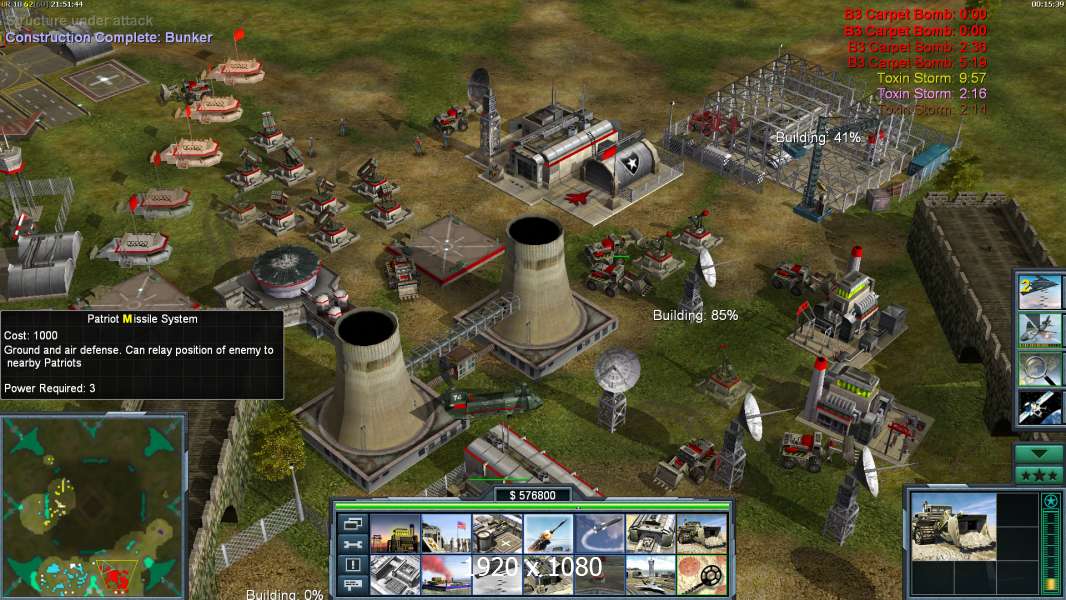Build a power plant from the first build icon
1066x600 pixels.
[395, 533]
